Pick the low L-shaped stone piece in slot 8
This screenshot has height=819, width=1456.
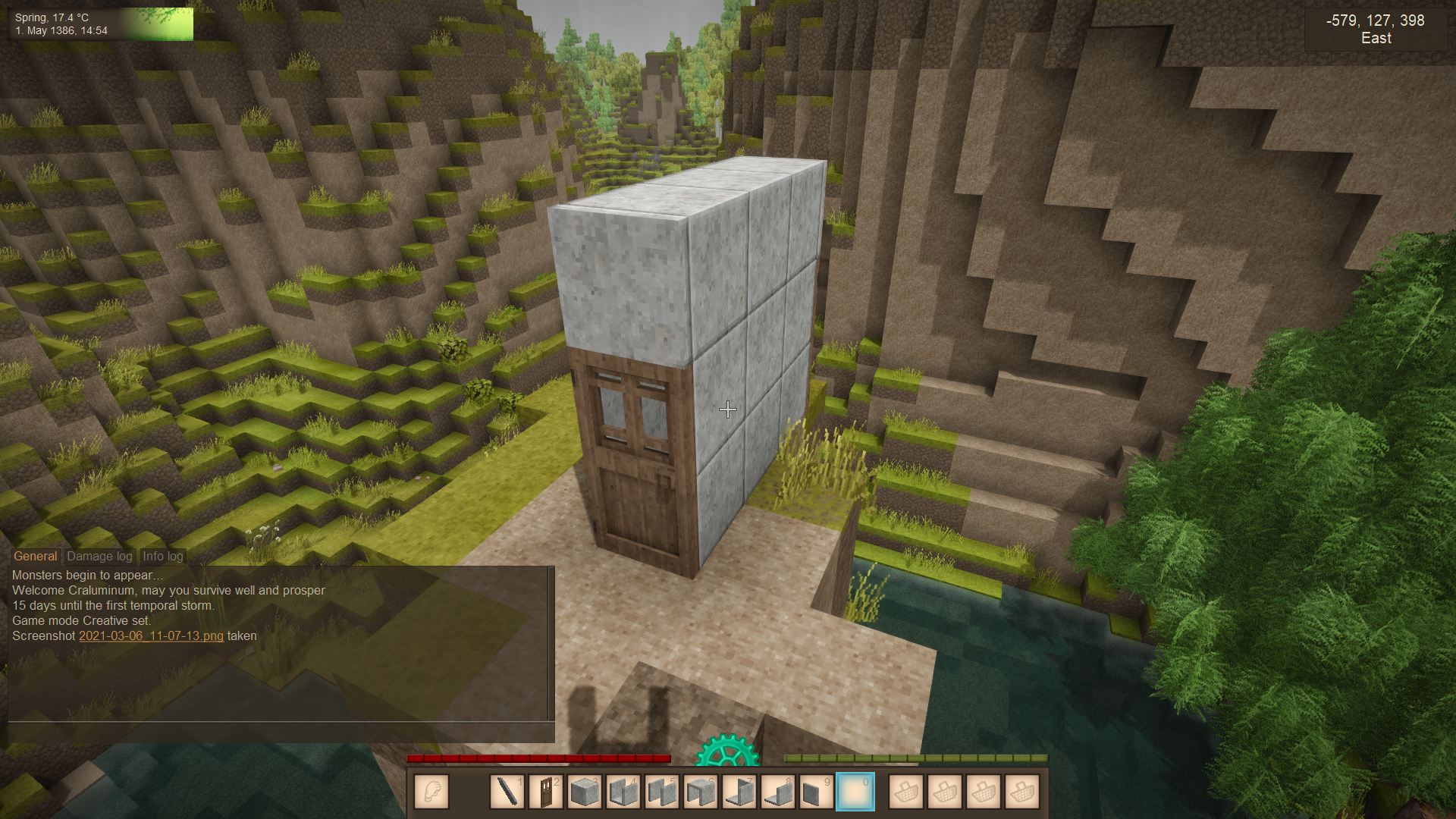777,792
